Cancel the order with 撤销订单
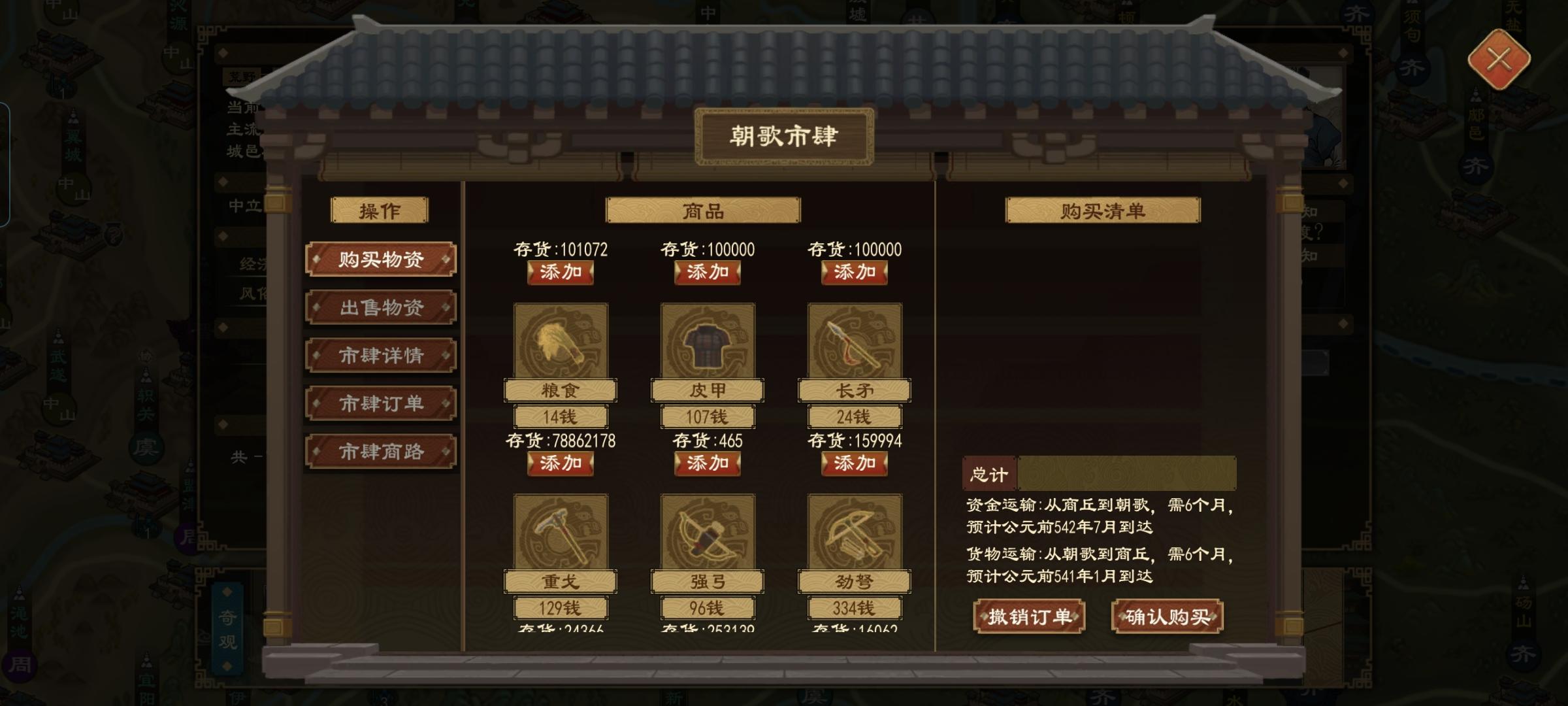The height and width of the screenshot is (706, 1568). pos(1028,615)
